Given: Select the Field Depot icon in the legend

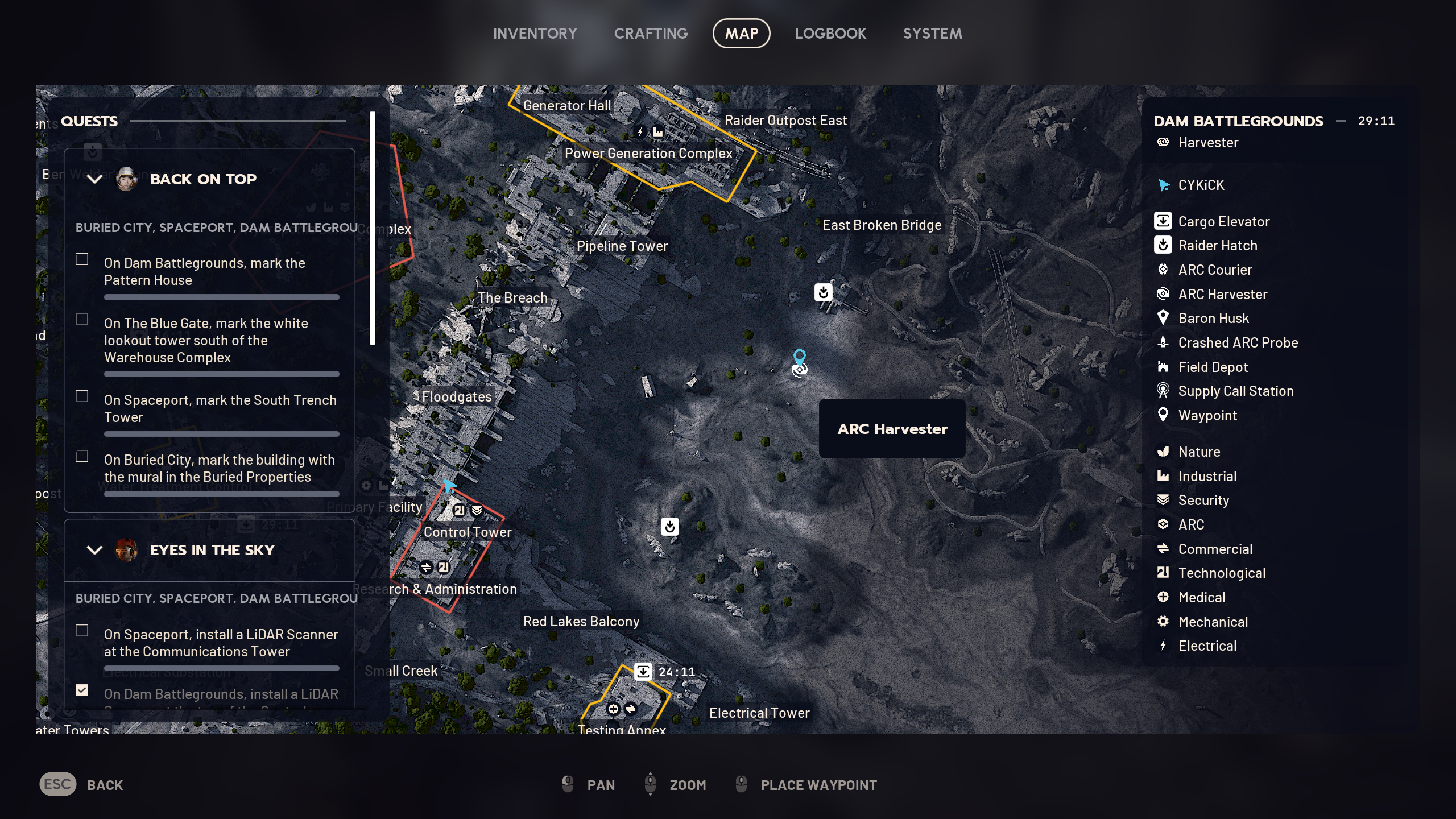Looking at the screenshot, I should pos(1164,367).
